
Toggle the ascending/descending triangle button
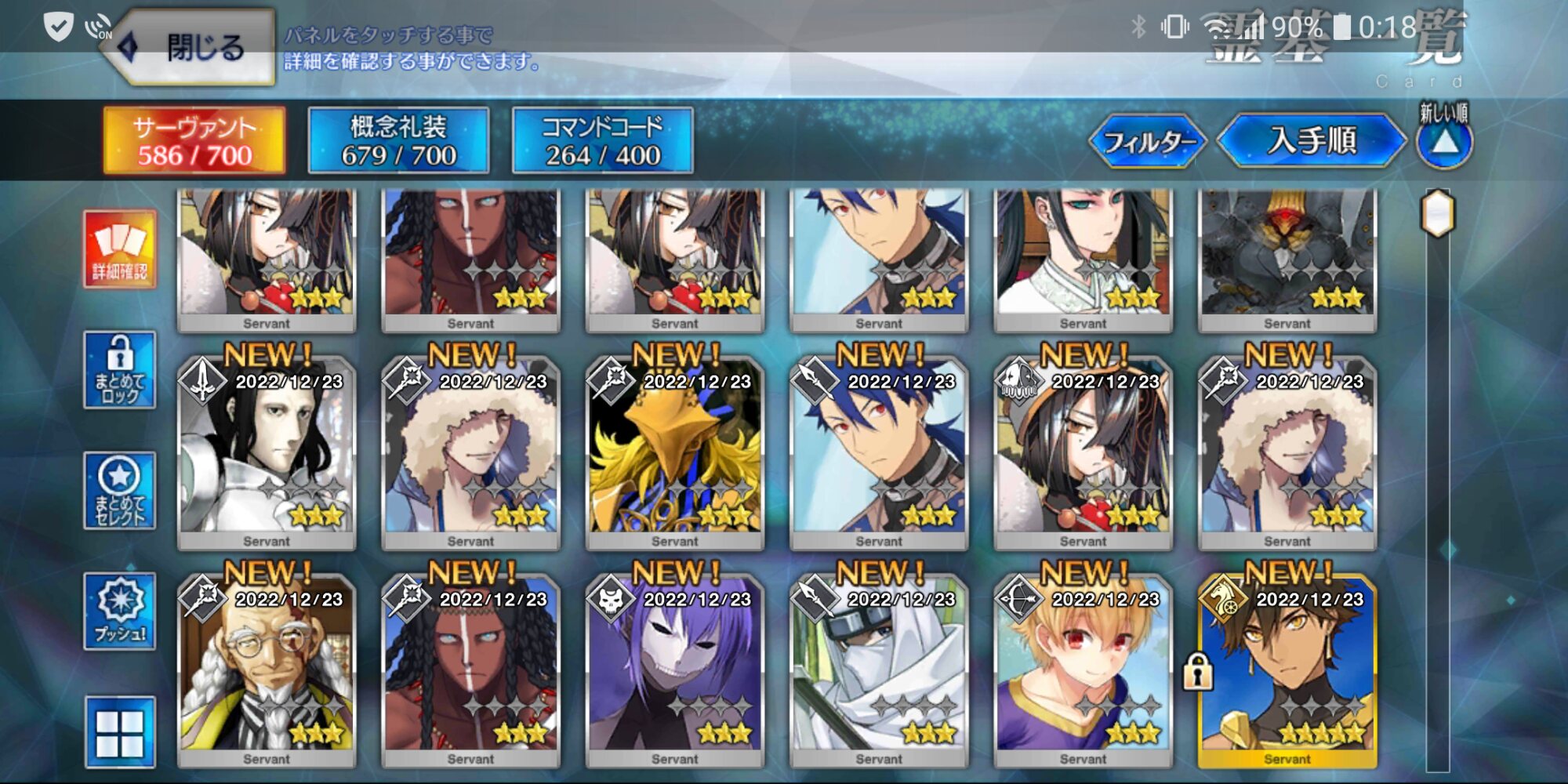(x=1445, y=143)
